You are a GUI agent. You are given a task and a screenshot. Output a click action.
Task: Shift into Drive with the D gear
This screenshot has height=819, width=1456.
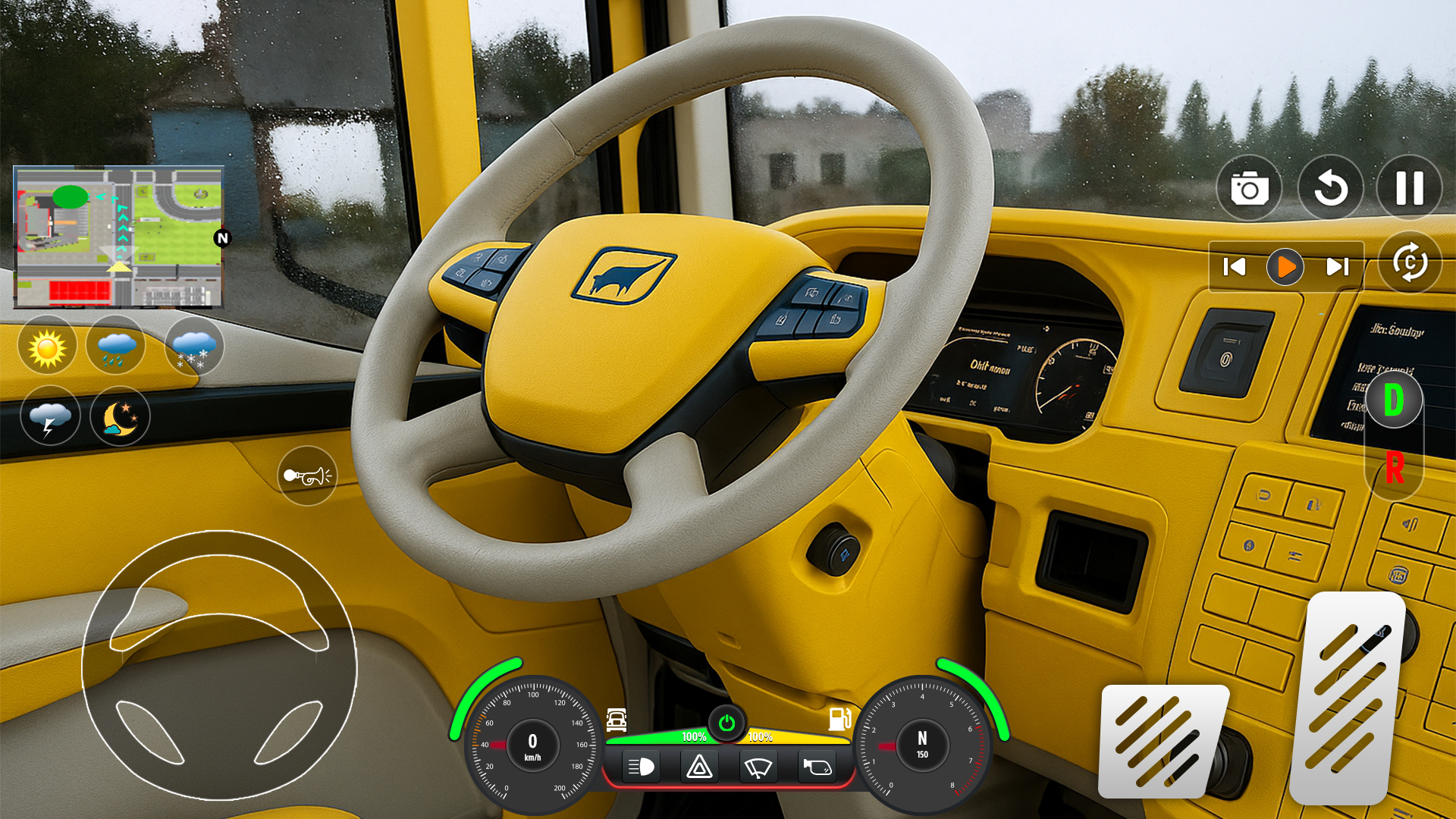click(x=1393, y=400)
